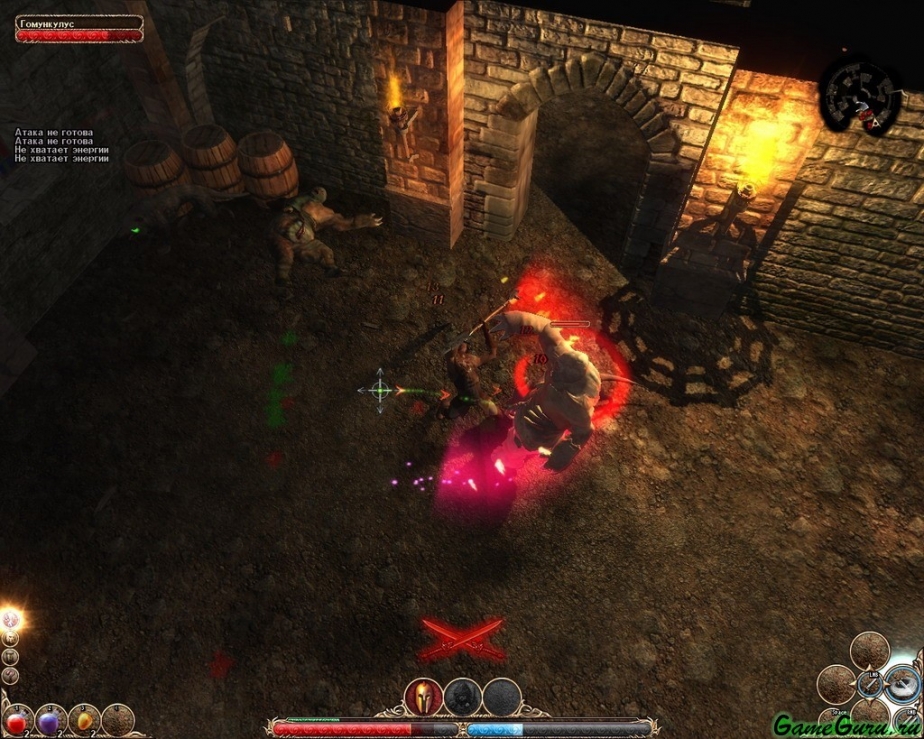Click the glowing round icon on the left edge
The width and height of the screenshot is (924, 739).
coord(12,620)
